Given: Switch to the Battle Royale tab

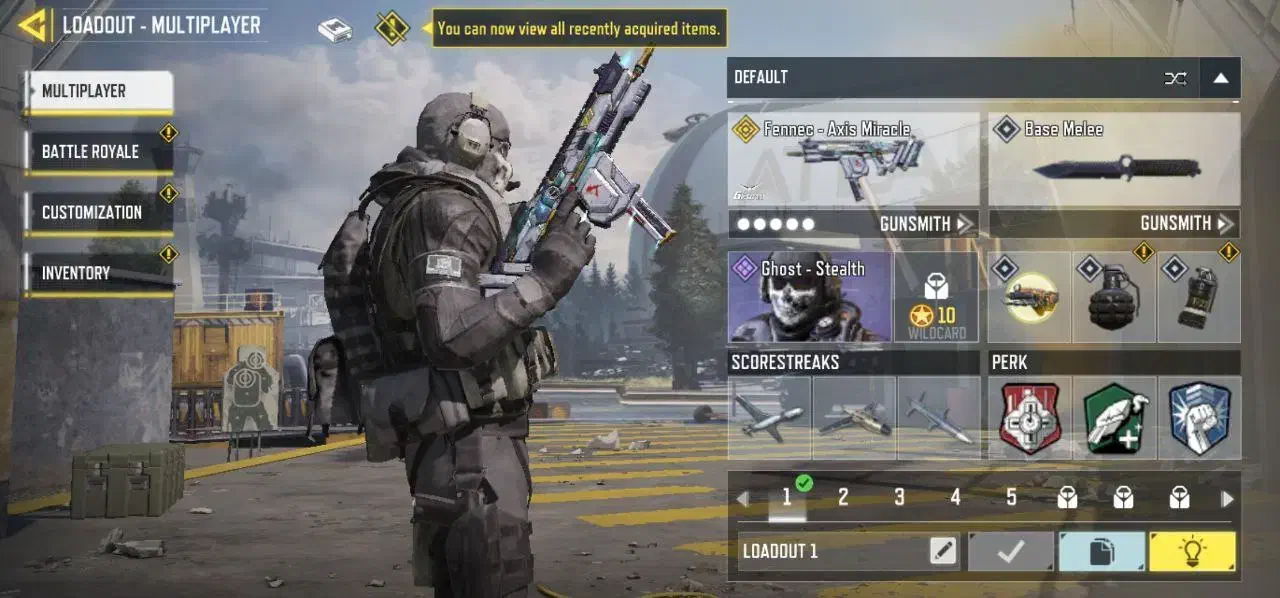Looking at the screenshot, I should (98, 152).
